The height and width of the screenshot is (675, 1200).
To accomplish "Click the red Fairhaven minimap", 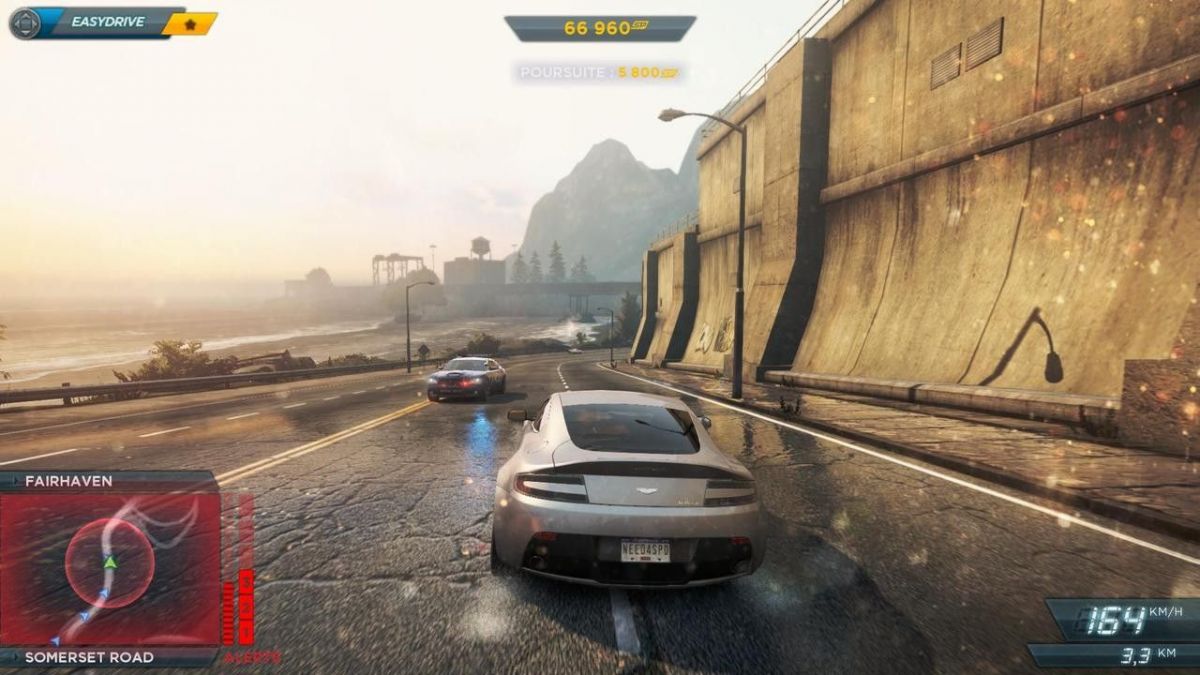I will click(110, 568).
